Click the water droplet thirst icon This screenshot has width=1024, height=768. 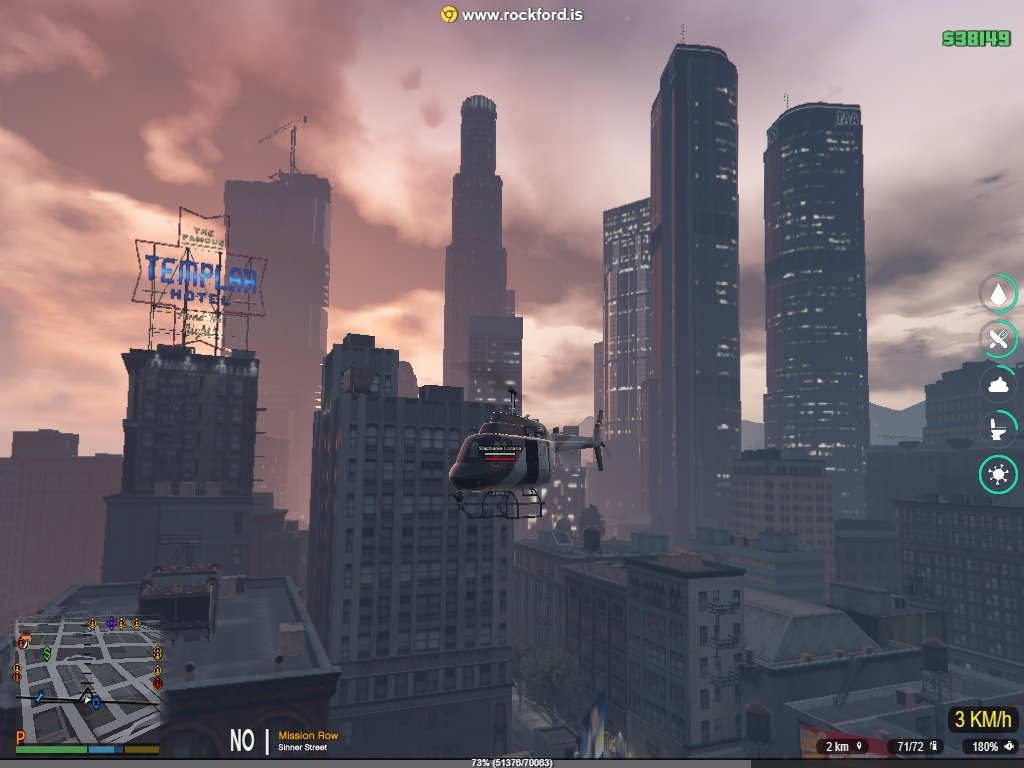(998, 294)
